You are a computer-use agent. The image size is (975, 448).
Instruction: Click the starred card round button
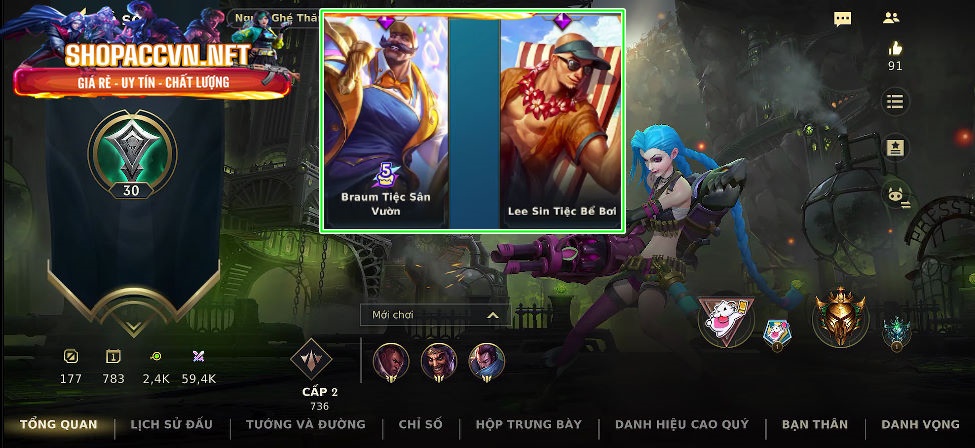click(894, 148)
